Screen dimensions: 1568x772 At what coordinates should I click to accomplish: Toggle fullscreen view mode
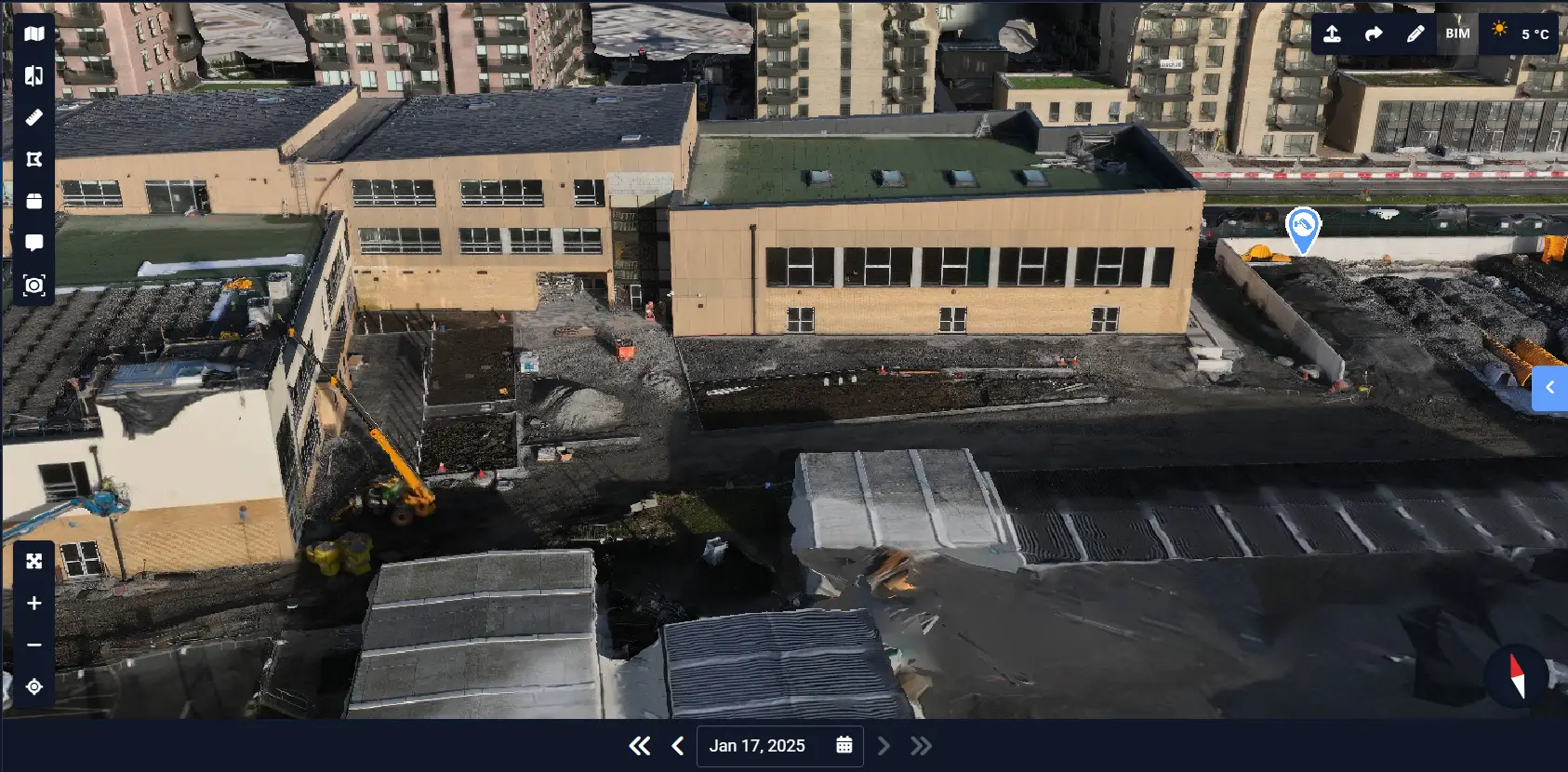pos(33,561)
